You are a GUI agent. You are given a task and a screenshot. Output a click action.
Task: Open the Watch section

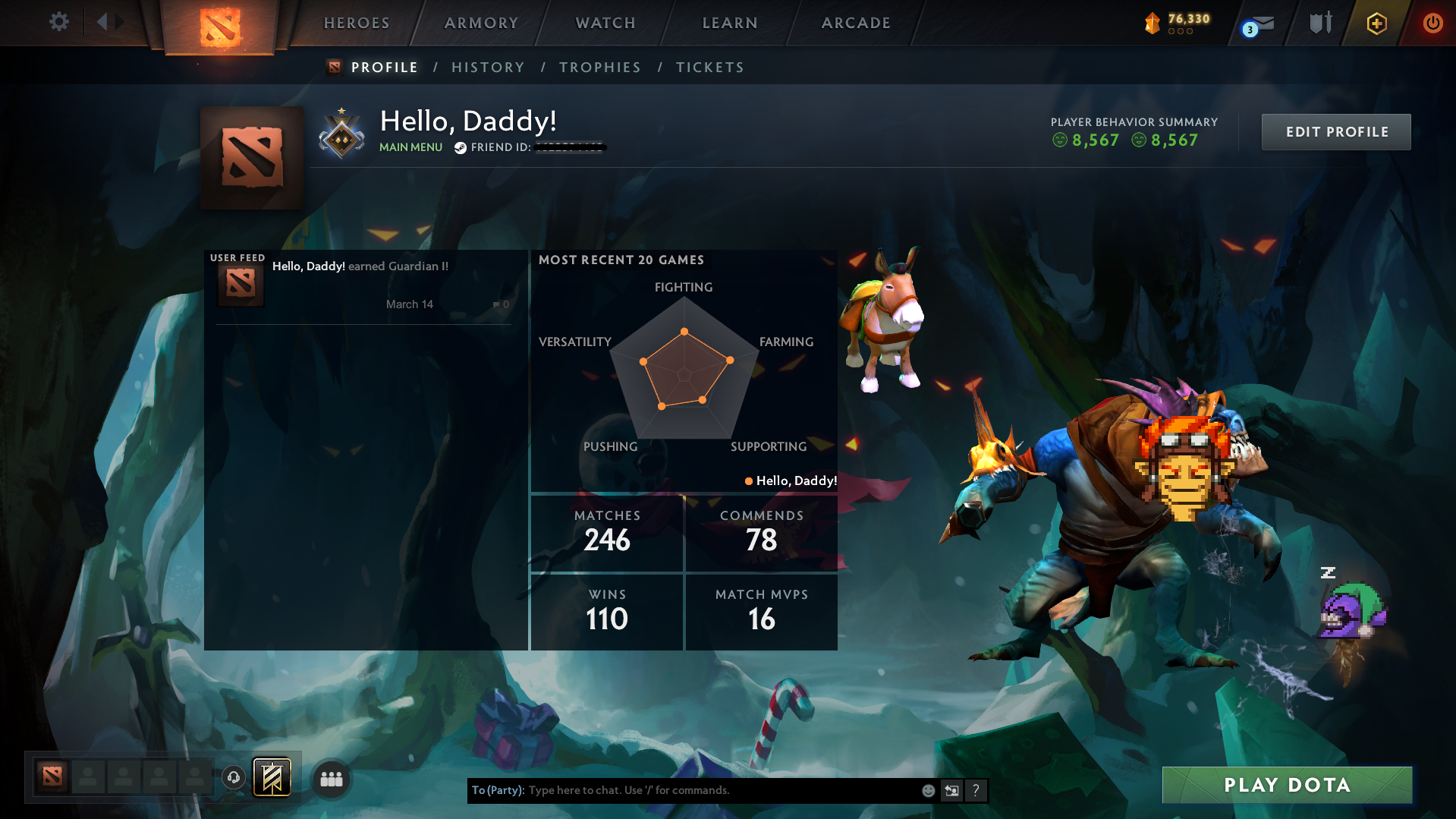[604, 22]
